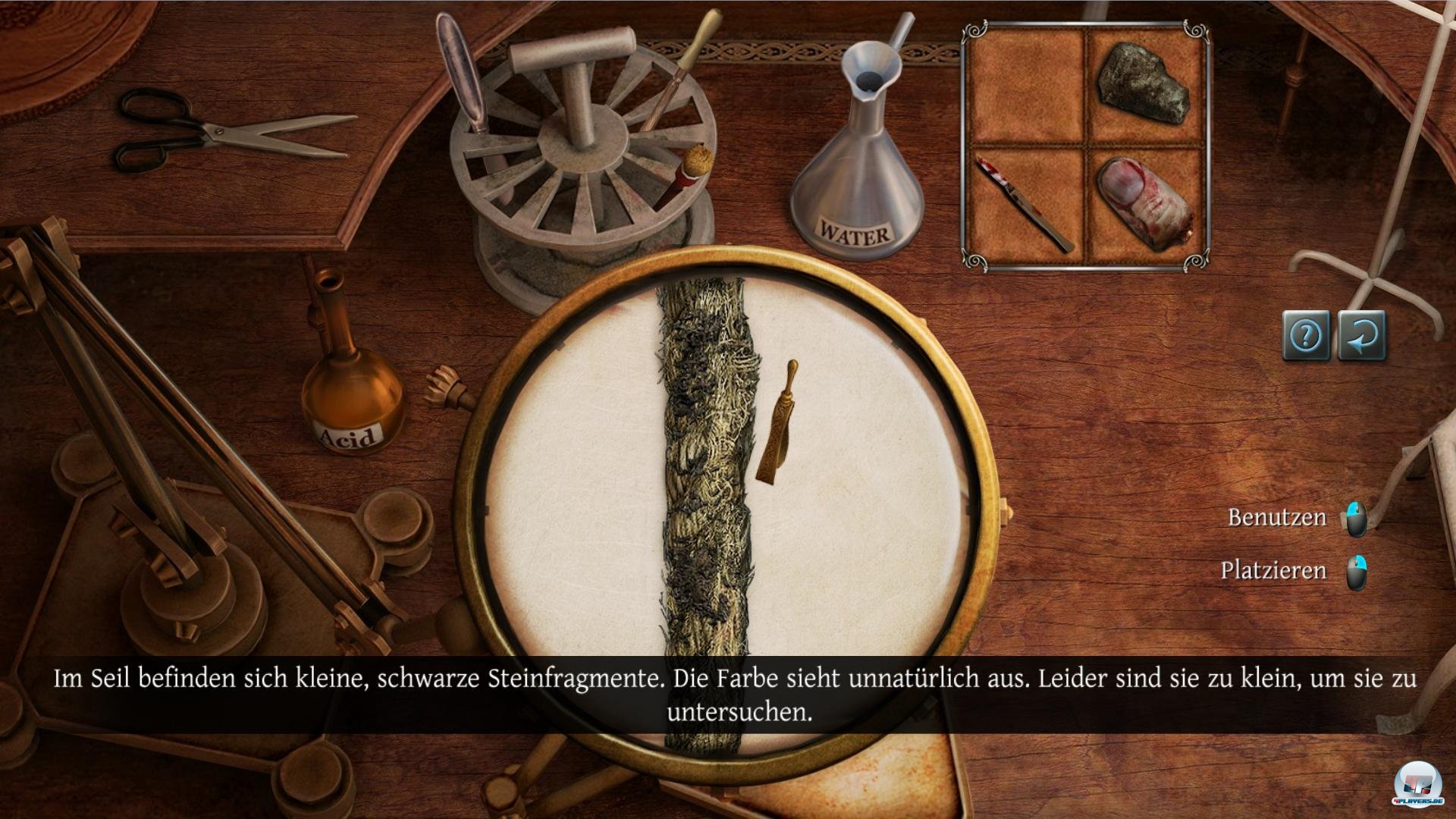Screen dimensions: 1456x819
Task: Pick the bloody blade from the inventory
Action: [1024, 203]
